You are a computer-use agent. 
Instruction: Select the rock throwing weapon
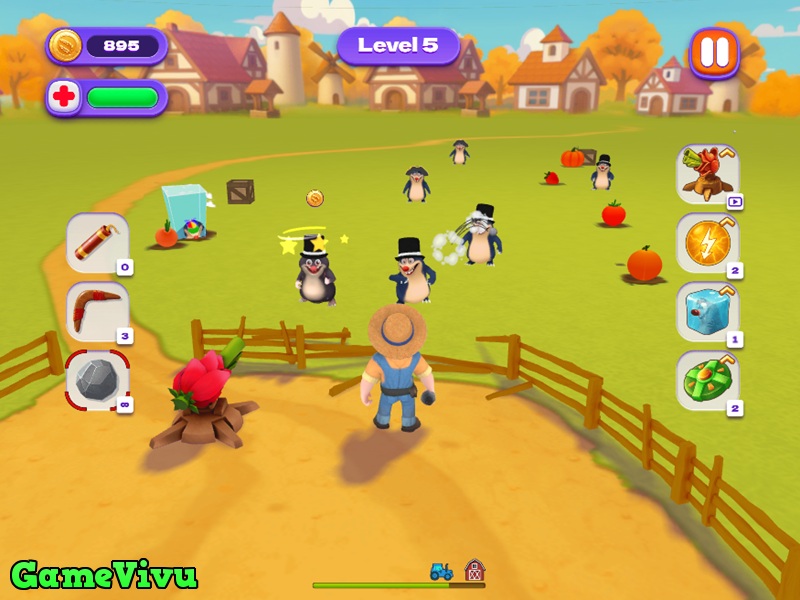point(97,380)
